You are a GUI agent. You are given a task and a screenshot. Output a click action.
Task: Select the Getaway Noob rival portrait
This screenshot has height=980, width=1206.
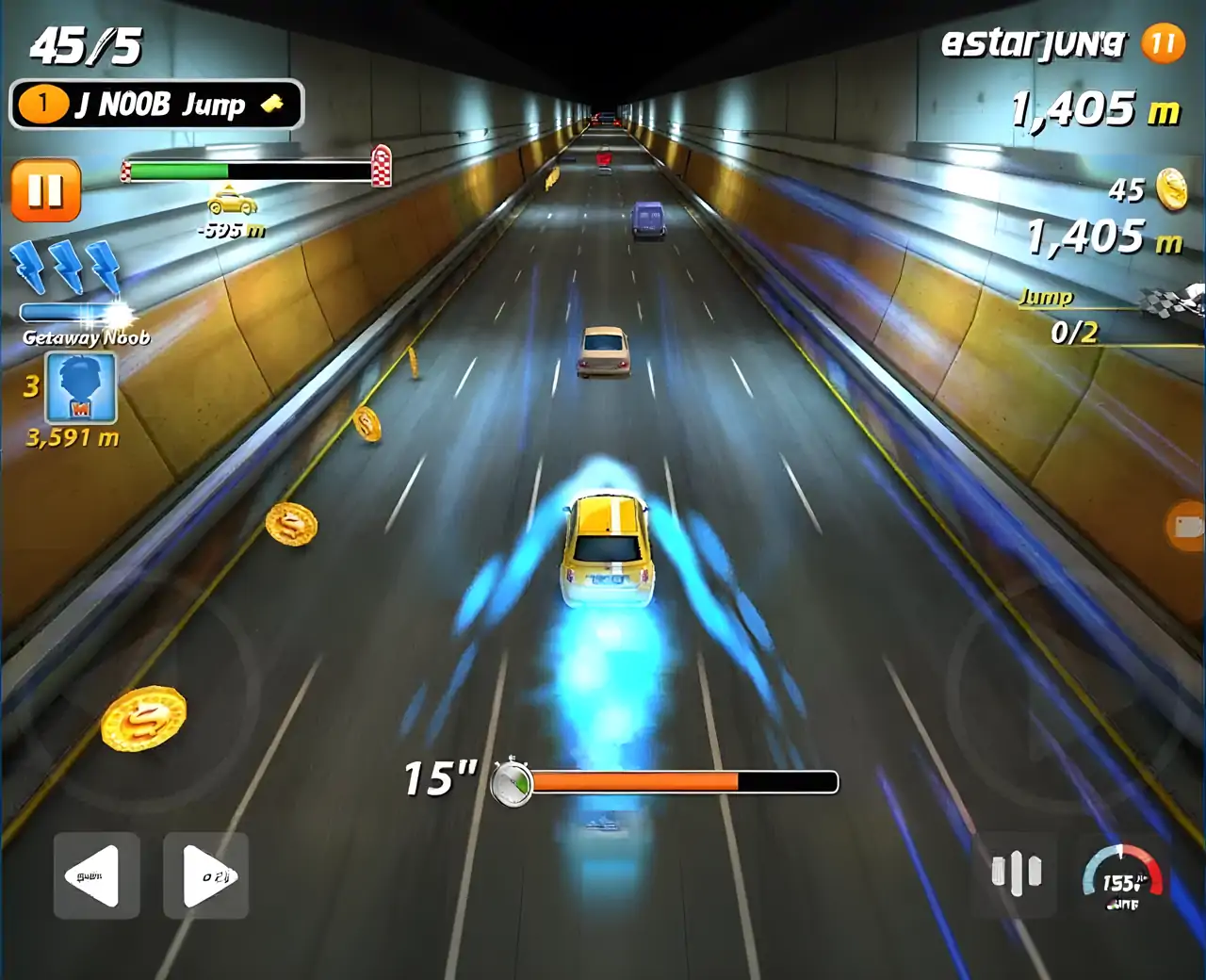point(81,387)
